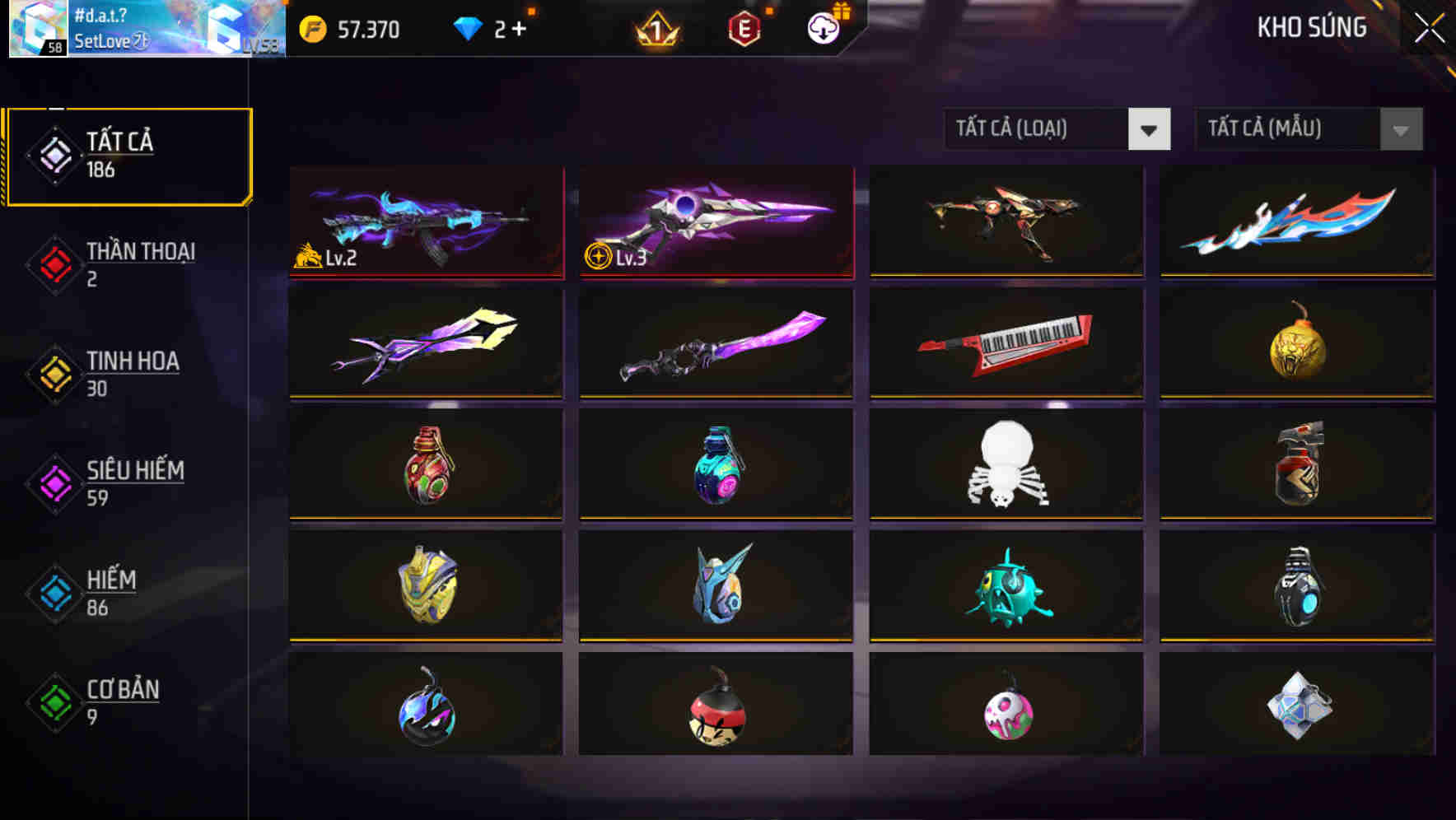This screenshot has width=1456, height=820.
Task: Expand the weapon type filter arrow
Action: 1150,129
